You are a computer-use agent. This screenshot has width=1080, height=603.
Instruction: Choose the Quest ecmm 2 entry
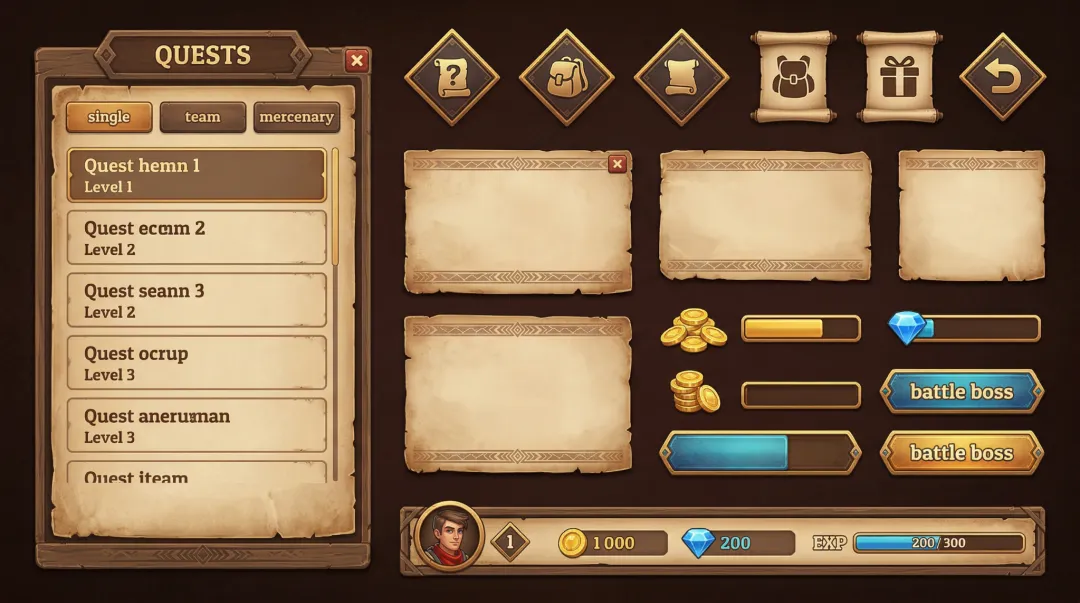pyautogui.click(x=196, y=238)
